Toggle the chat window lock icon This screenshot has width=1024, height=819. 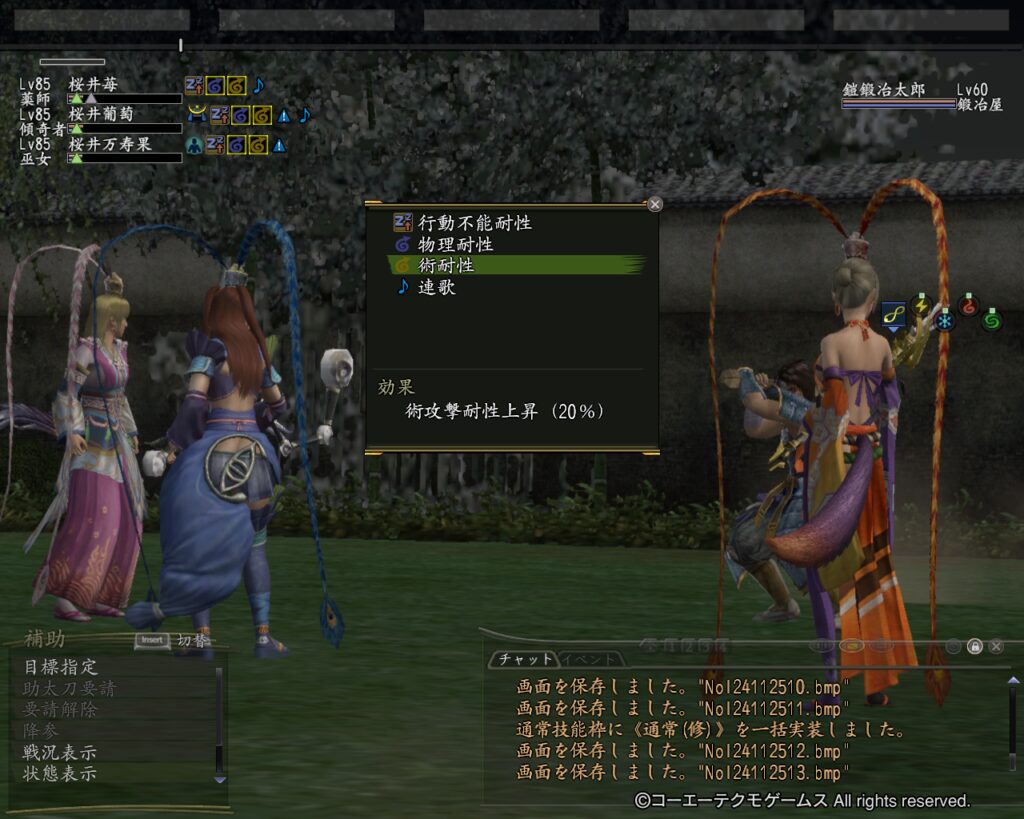click(974, 646)
